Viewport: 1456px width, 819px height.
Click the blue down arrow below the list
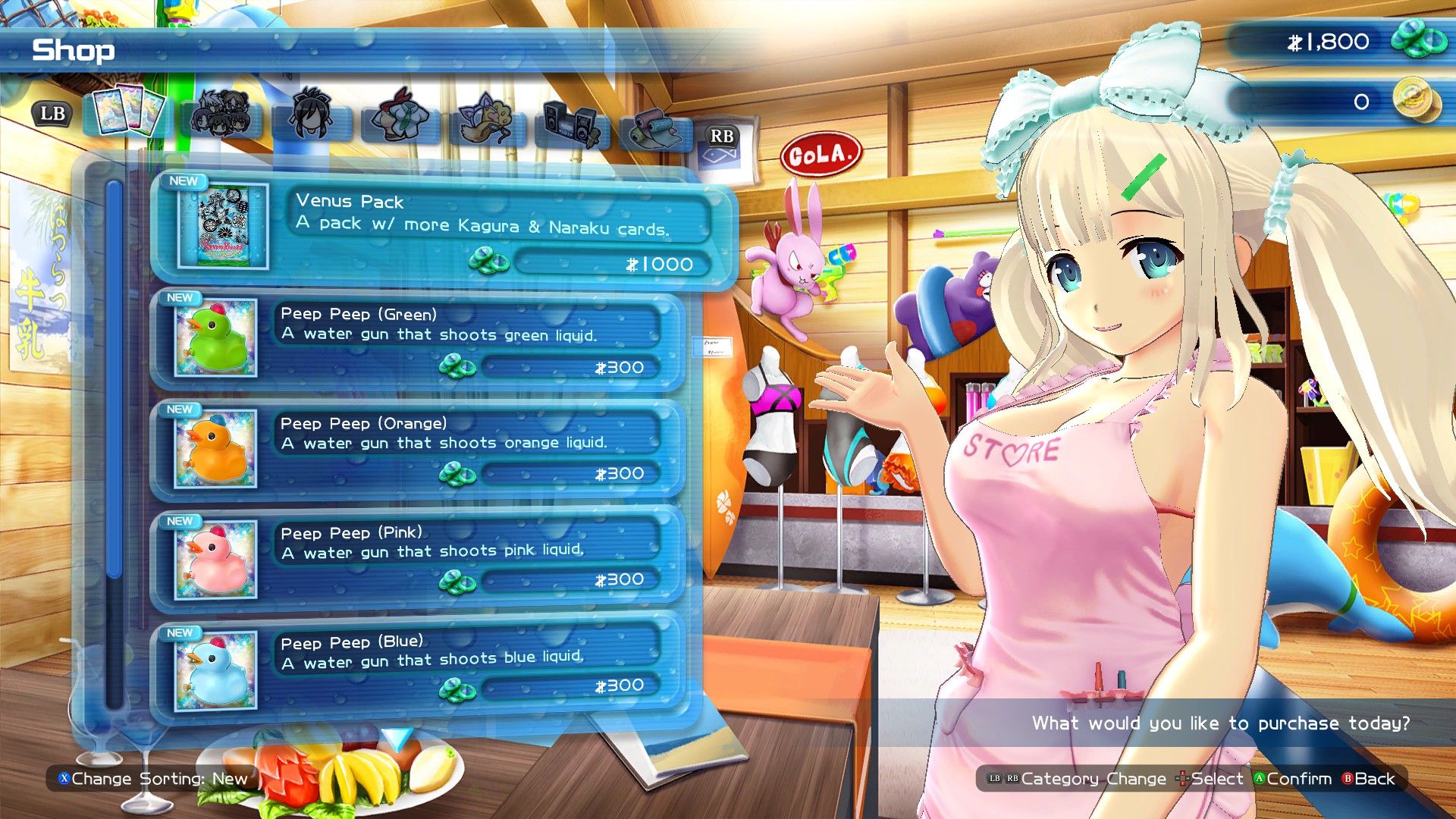pyautogui.click(x=397, y=737)
